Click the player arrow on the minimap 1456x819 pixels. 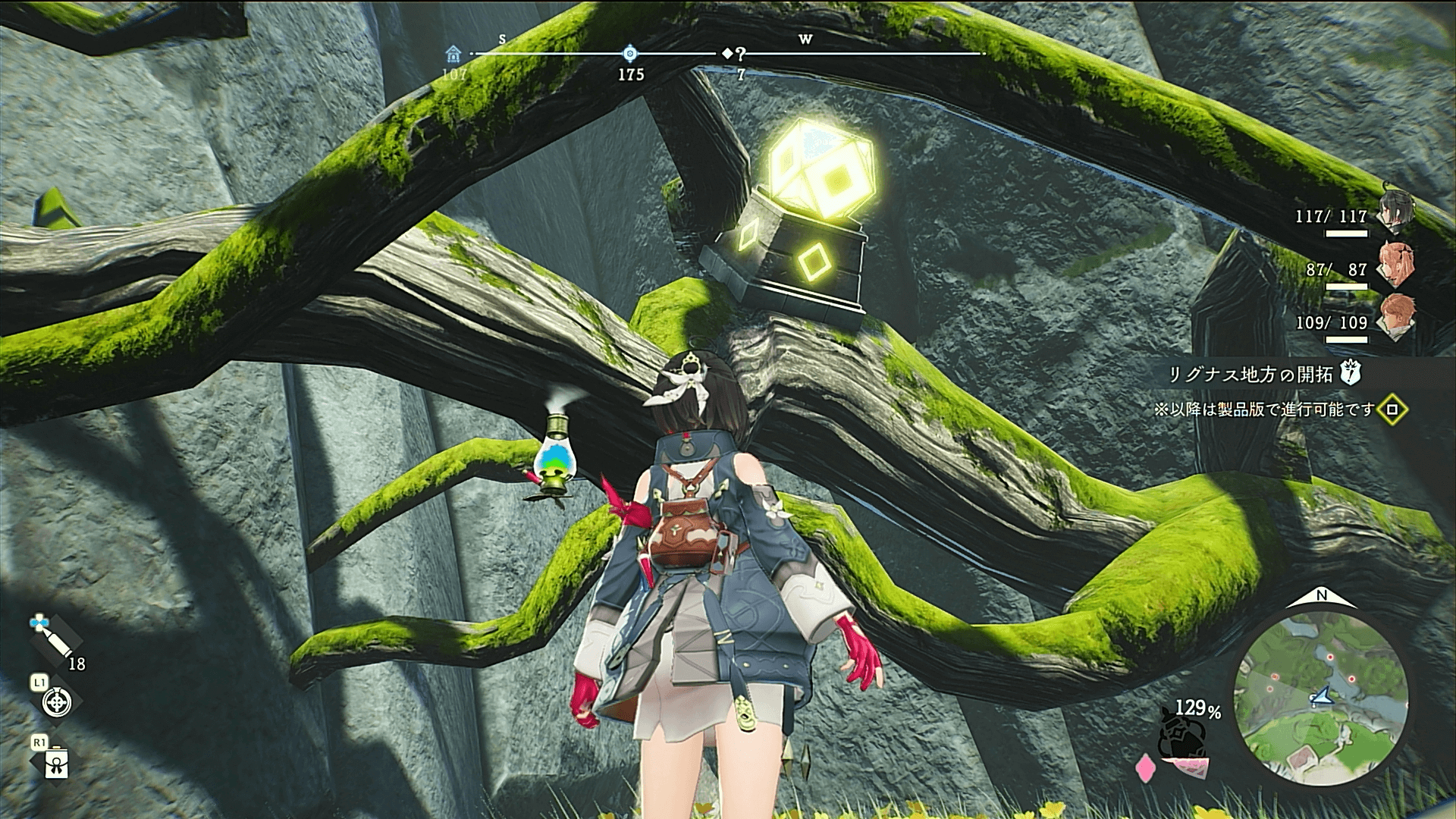point(1321,696)
